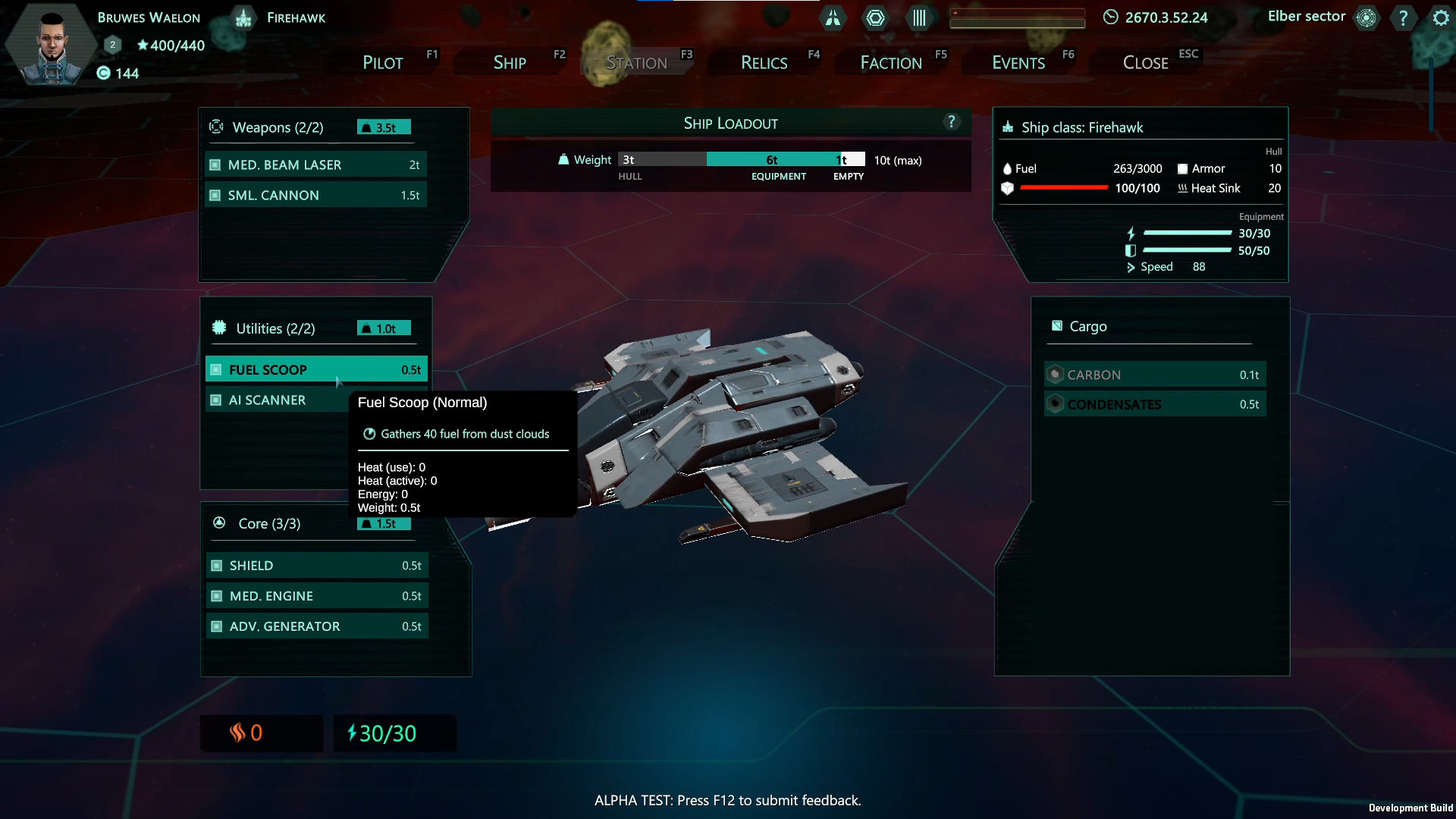Open the help question mark icon
1456x819 pixels.
pyautogui.click(x=1403, y=17)
